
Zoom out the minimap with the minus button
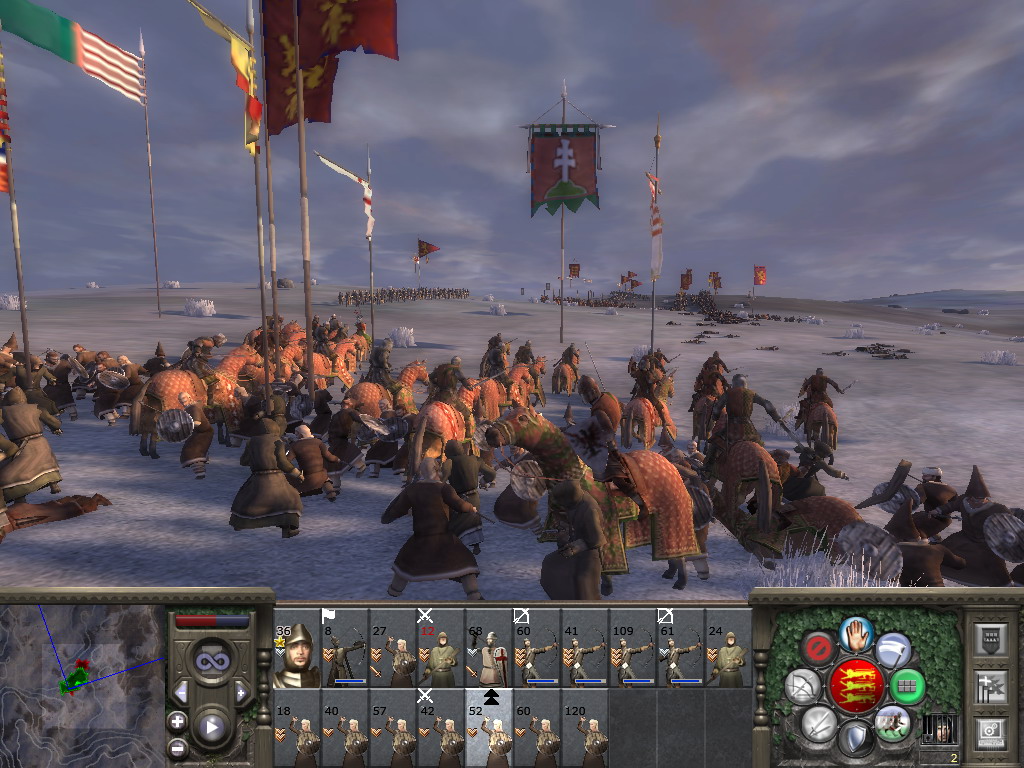coord(178,746)
